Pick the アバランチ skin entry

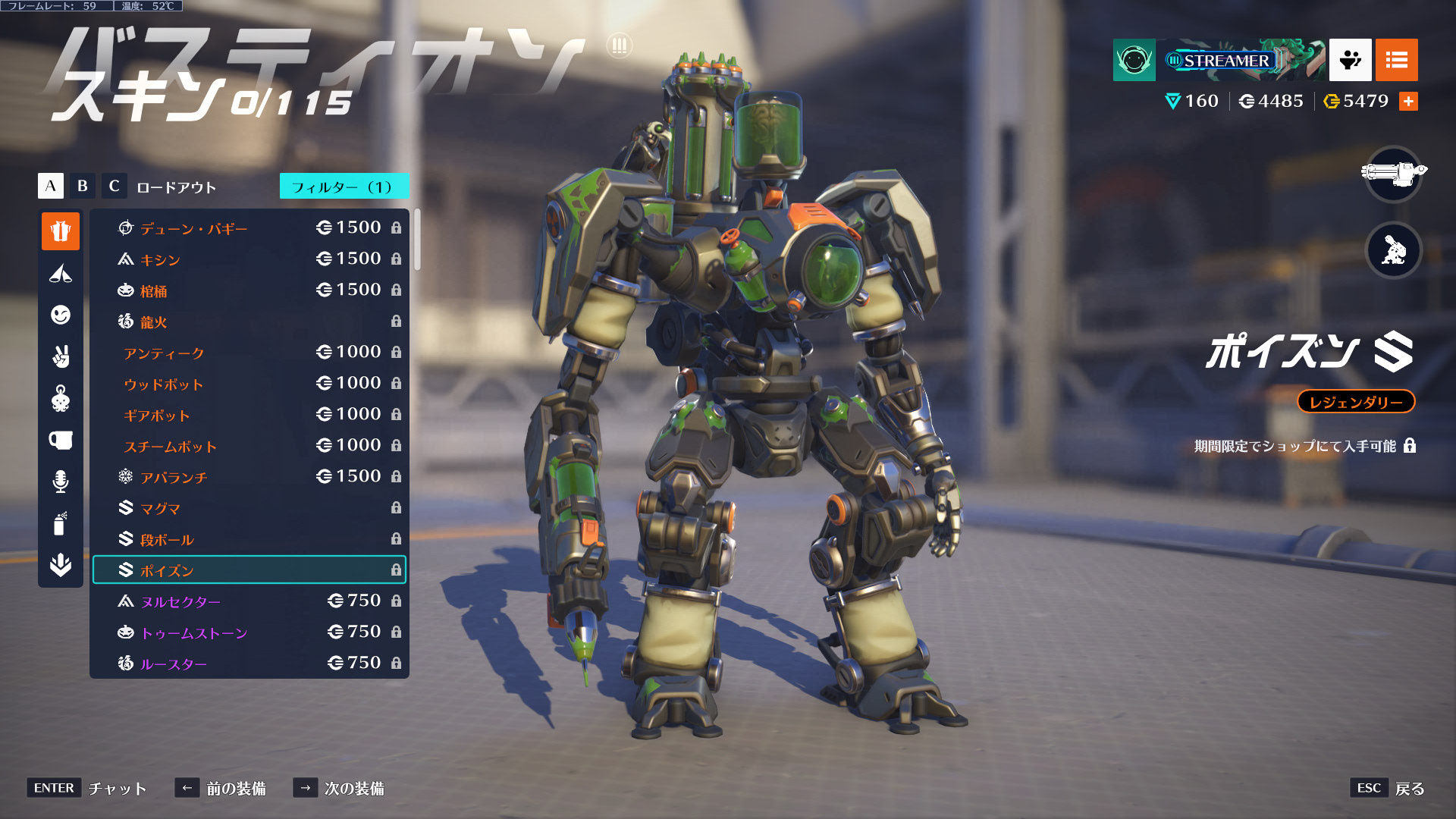coord(249,477)
